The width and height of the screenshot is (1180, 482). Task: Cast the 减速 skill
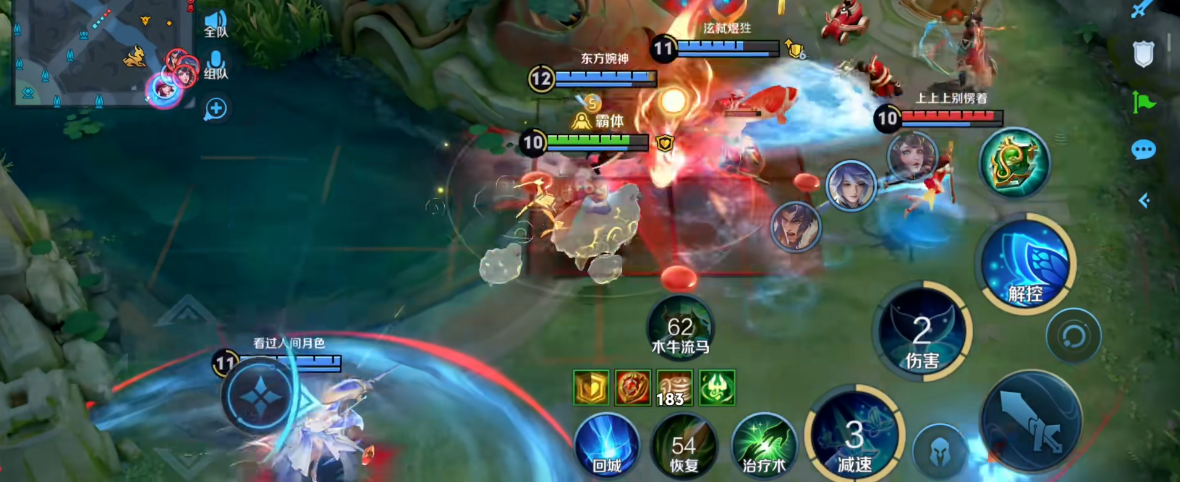tap(854, 436)
